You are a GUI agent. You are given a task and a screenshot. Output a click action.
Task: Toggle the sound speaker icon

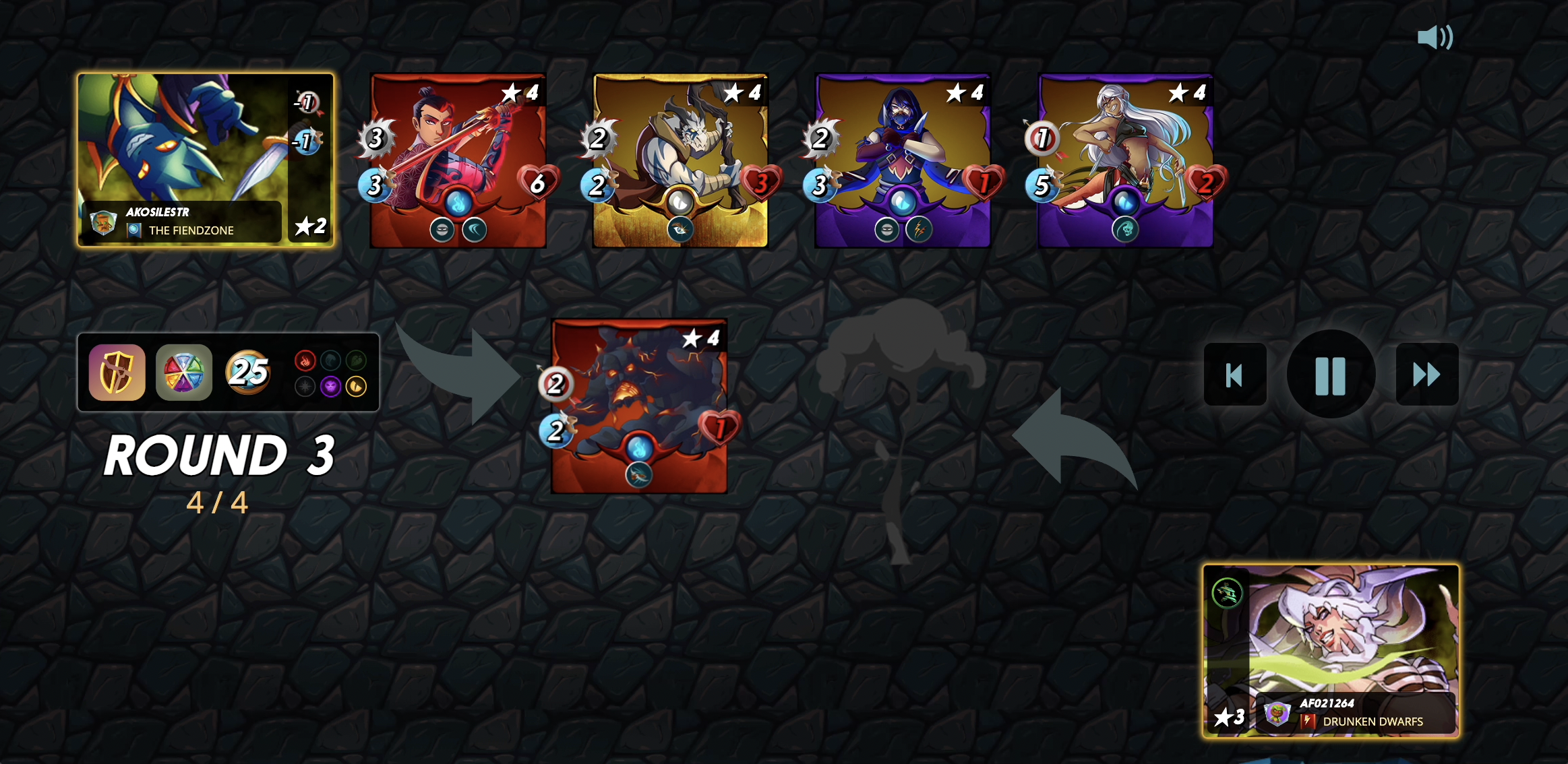pos(1435,37)
